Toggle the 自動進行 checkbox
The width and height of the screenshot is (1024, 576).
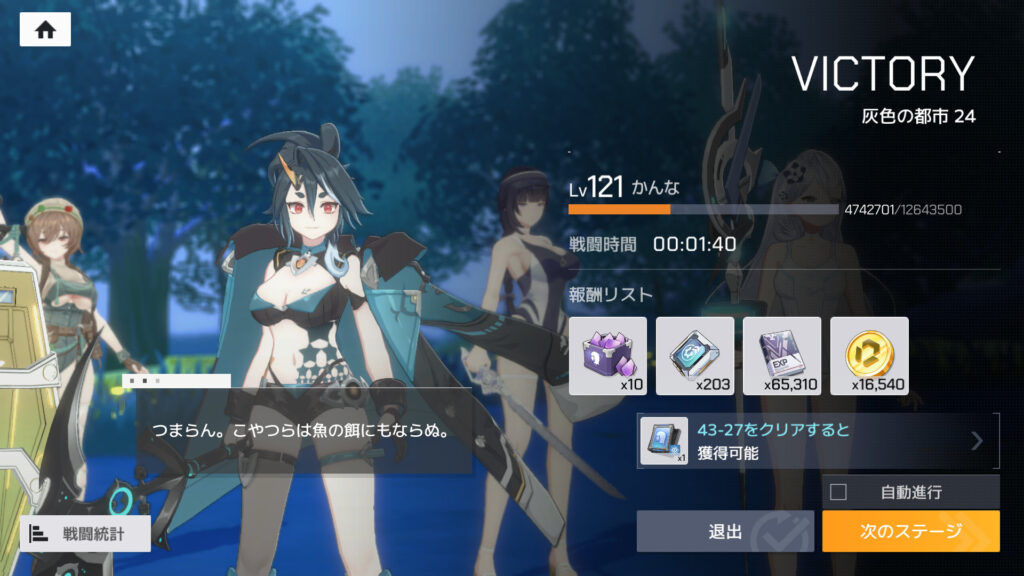click(839, 492)
